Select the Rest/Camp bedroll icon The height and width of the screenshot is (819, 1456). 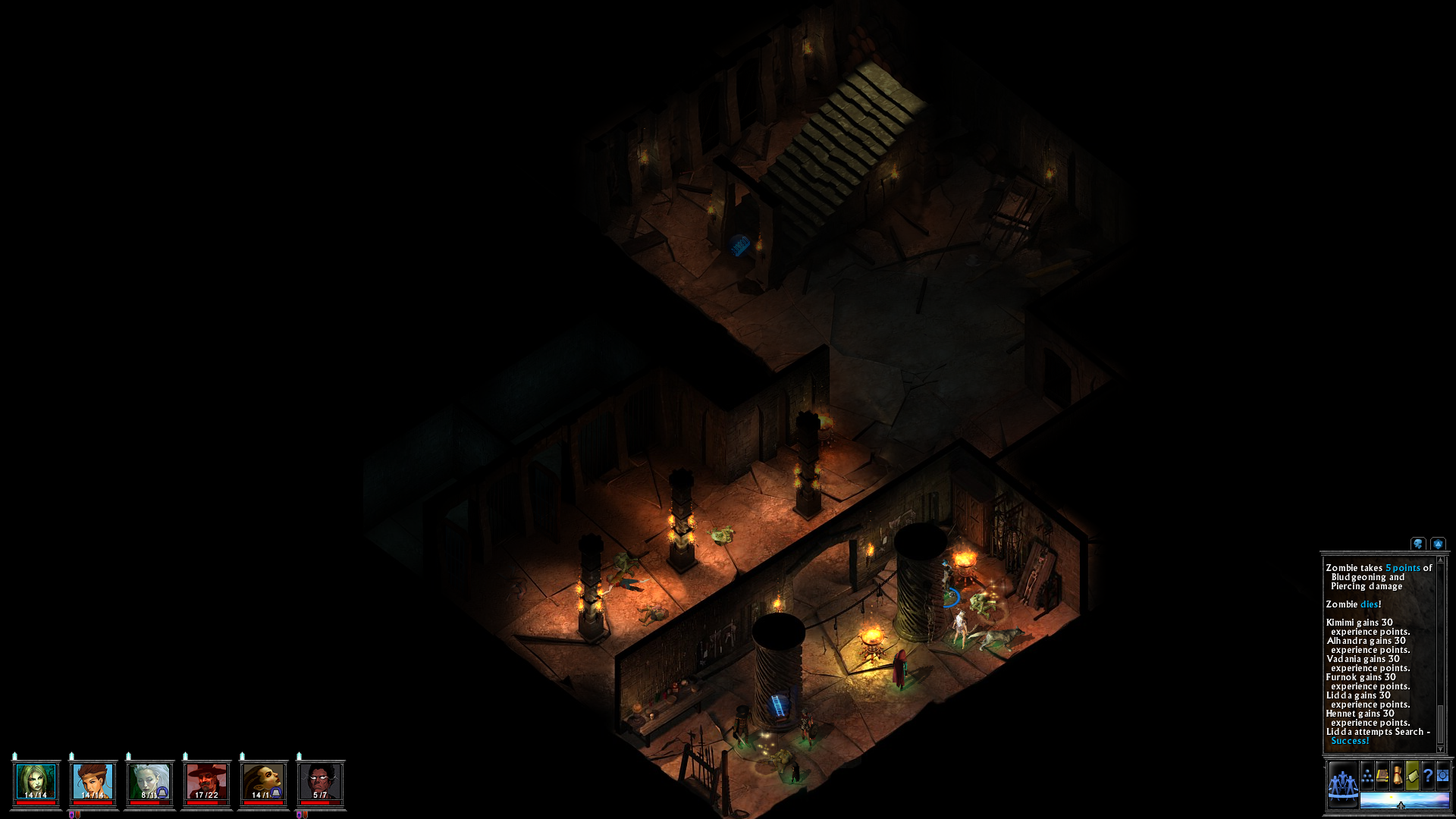1412,774
